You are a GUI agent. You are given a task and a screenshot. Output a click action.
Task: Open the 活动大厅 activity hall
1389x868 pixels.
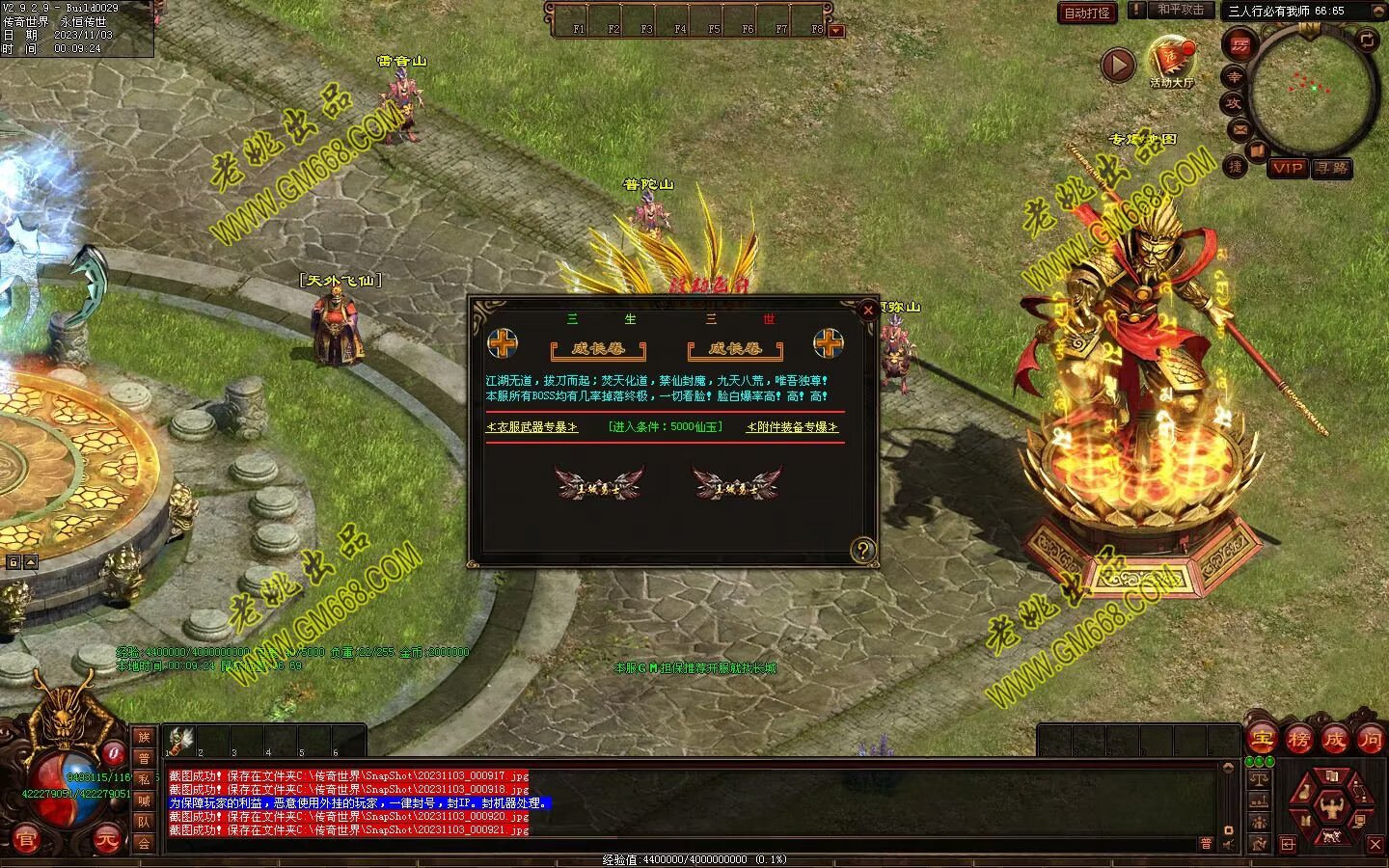(1171, 60)
